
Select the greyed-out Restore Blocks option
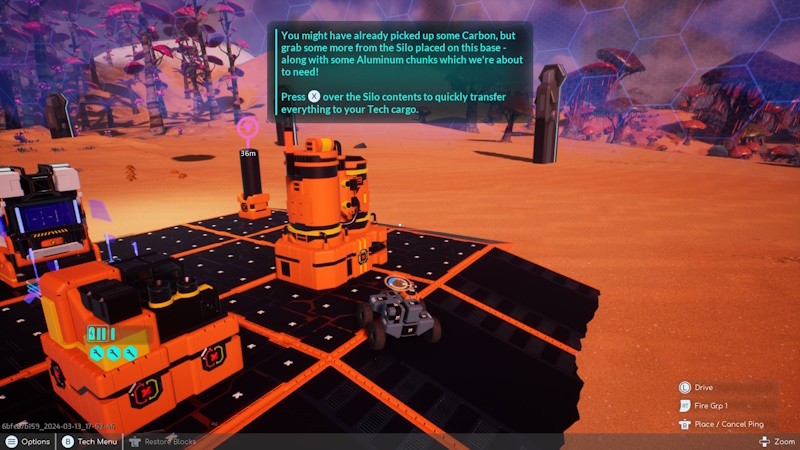click(x=163, y=441)
